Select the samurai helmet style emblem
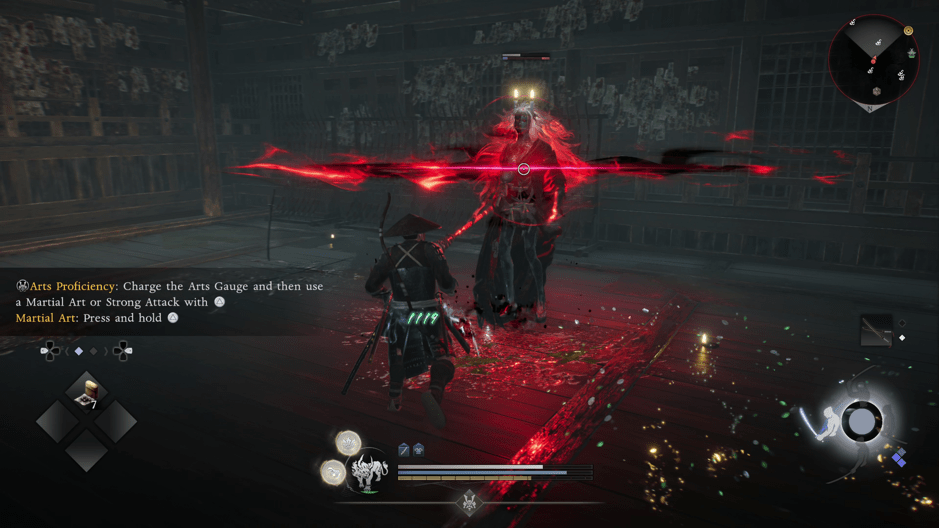 click(x=469, y=500)
